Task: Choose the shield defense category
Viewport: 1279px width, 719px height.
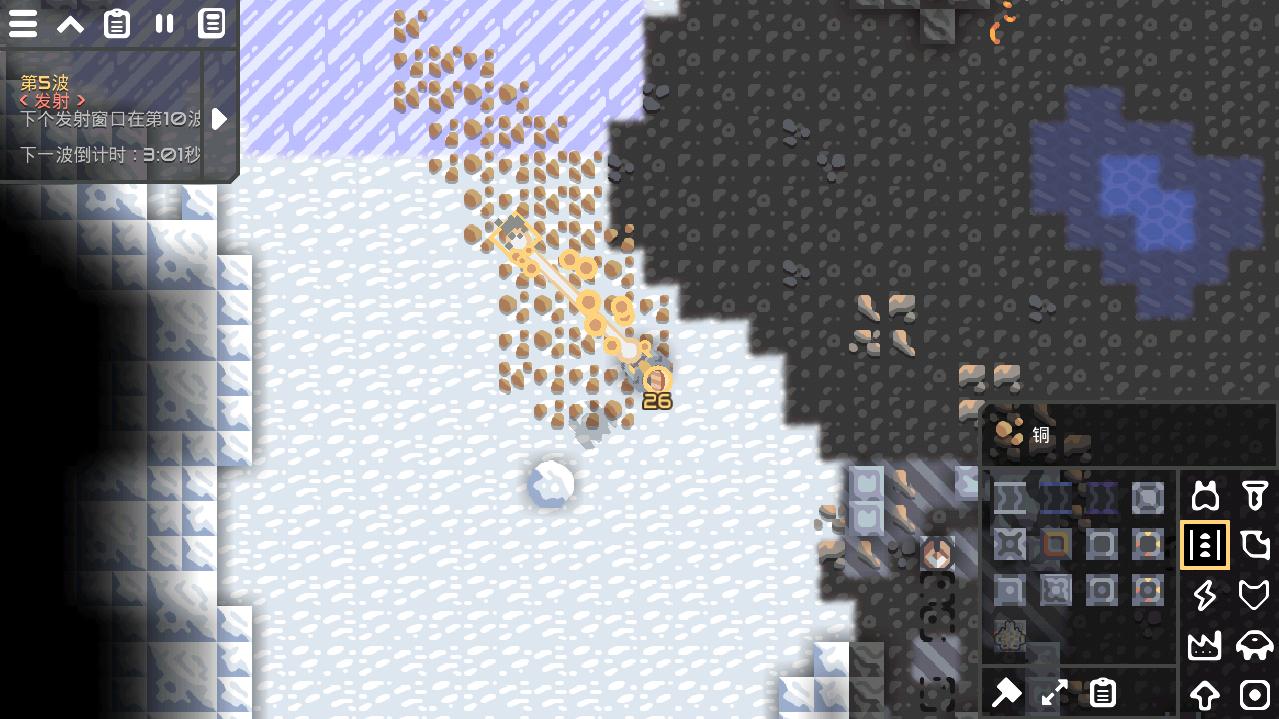Action: [x=1254, y=595]
